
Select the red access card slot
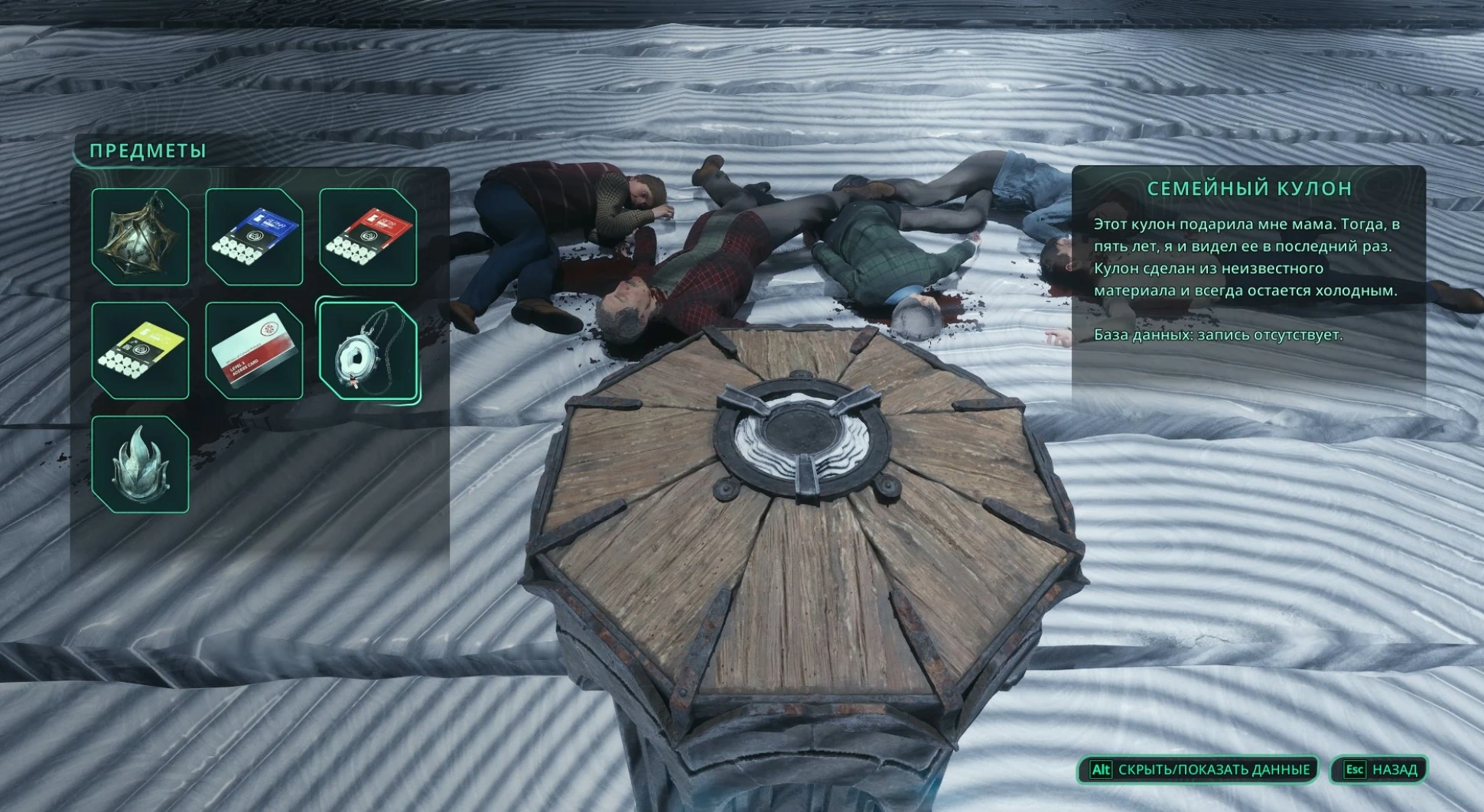pos(368,236)
